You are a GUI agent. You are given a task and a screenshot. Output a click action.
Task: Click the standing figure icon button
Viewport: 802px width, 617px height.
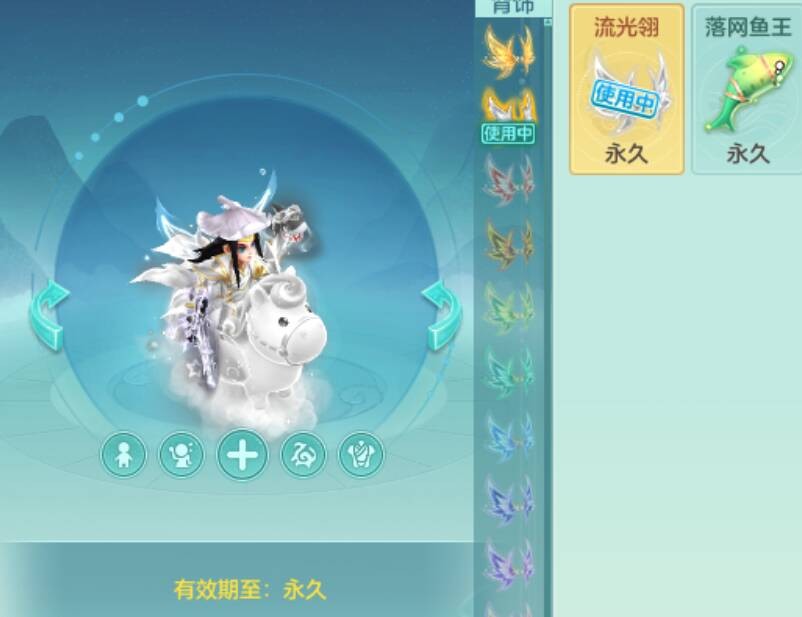point(124,455)
